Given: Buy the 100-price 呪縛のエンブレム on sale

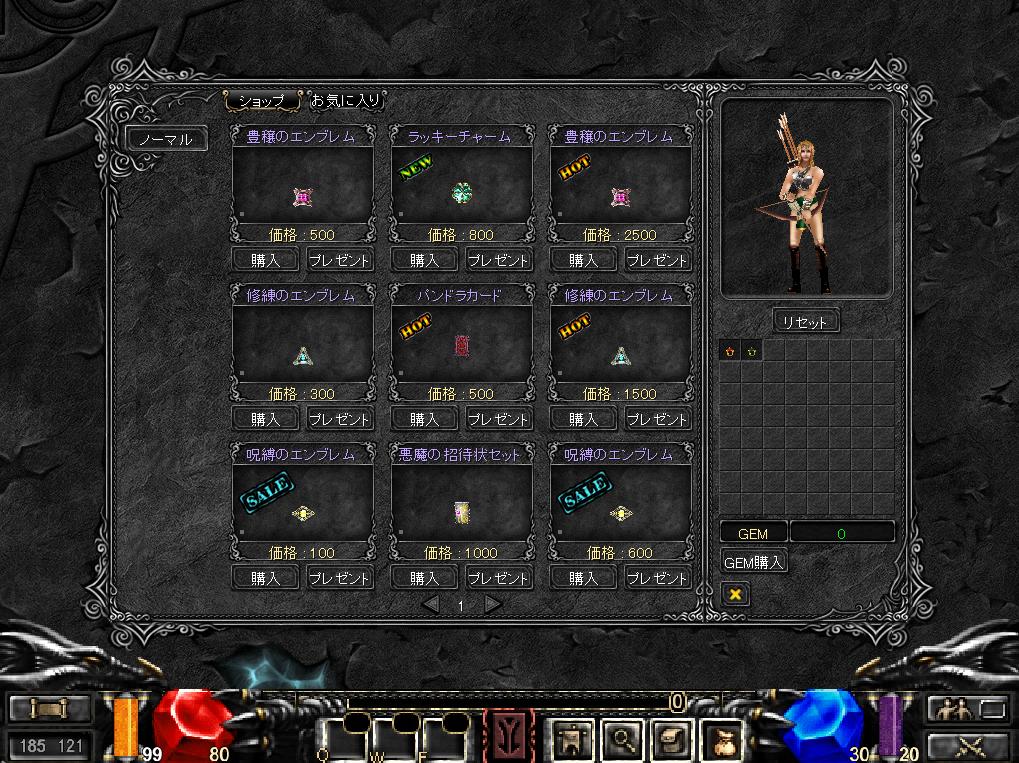Looking at the screenshot, I should pos(265,578).
